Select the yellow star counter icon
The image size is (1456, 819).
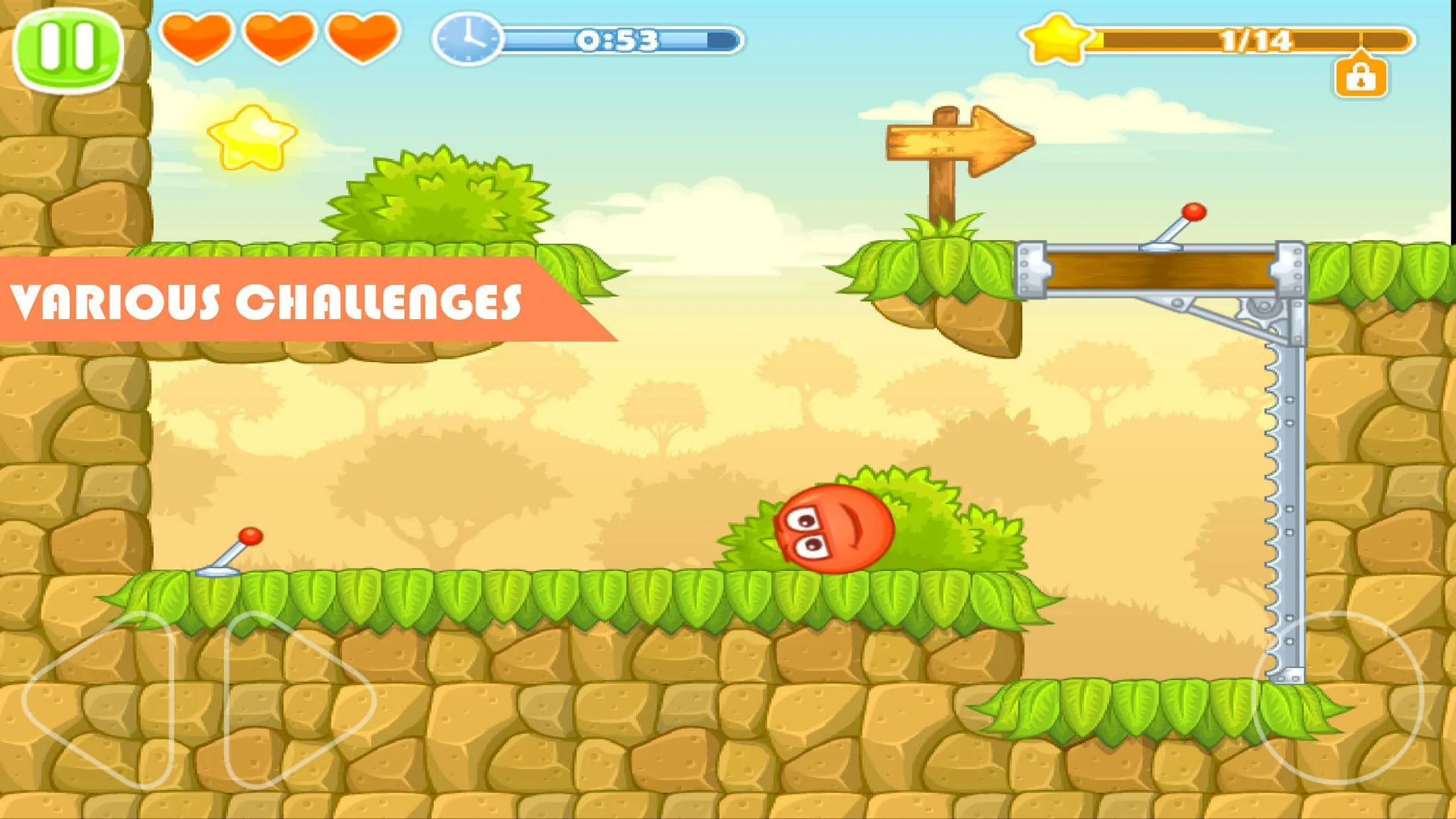click(1055, 41)
